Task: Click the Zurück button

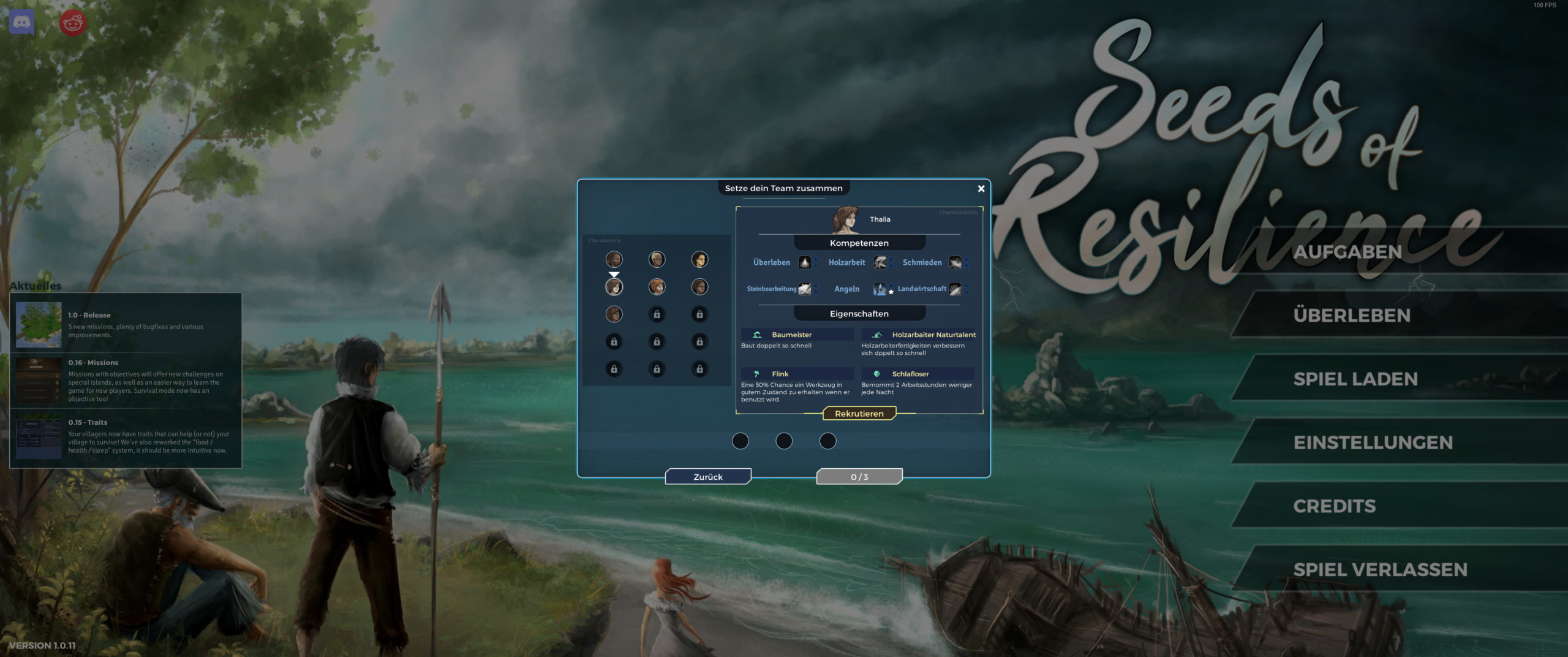Action: [x=709, y=476]
